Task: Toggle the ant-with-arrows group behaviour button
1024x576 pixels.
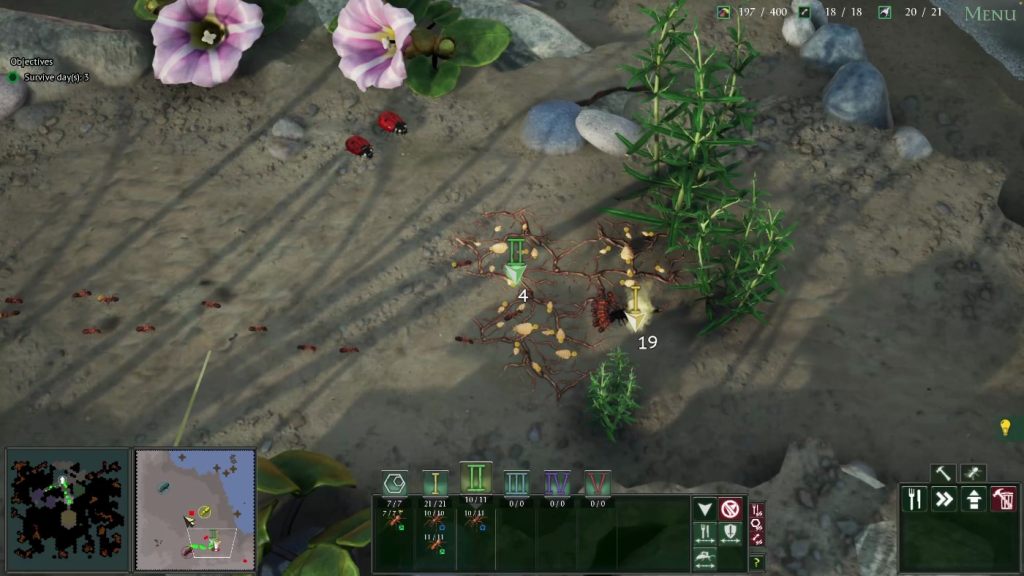Action: point(705,559)
